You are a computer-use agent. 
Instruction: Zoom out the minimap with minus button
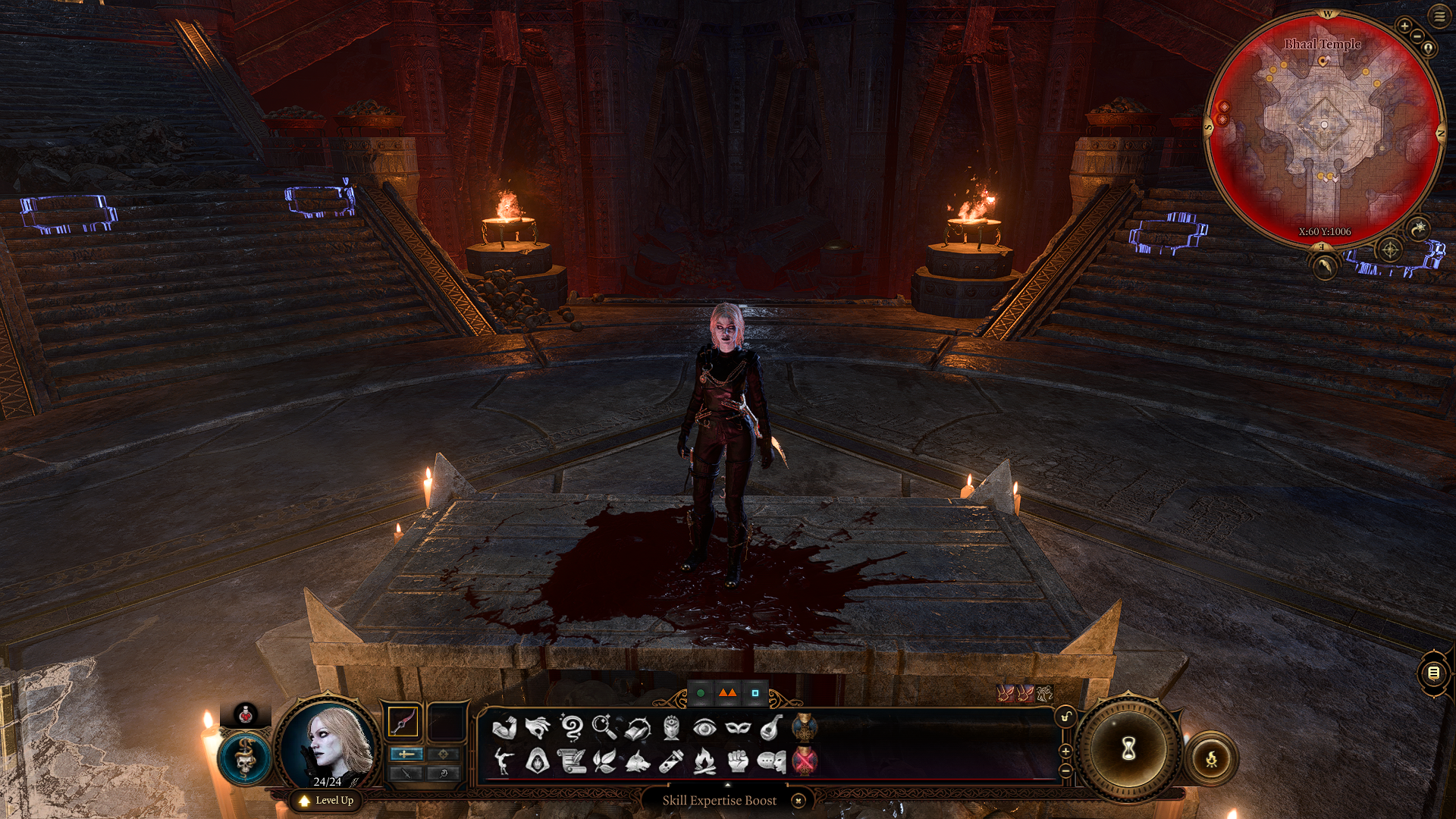[1417, 36]
